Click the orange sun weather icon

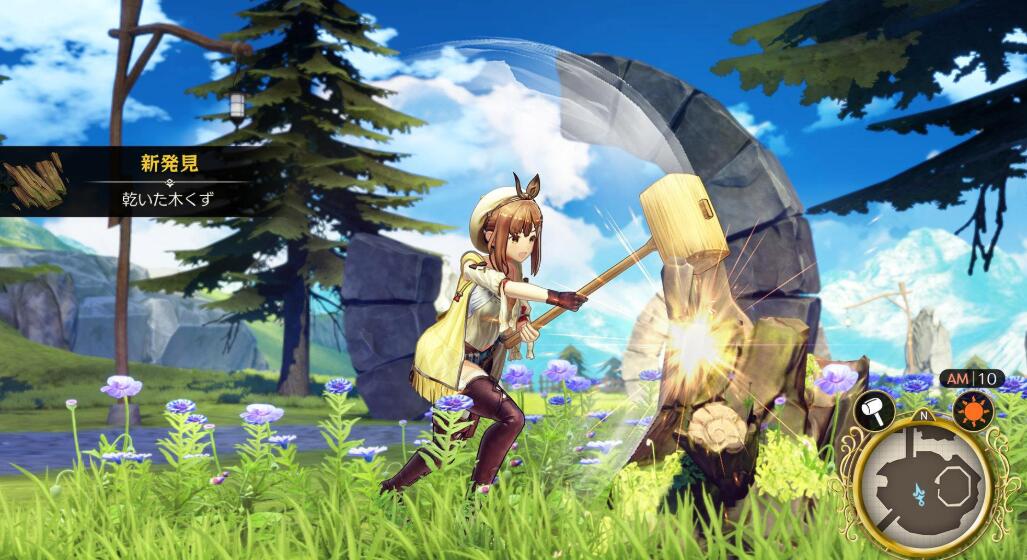[x=973, y=410]
